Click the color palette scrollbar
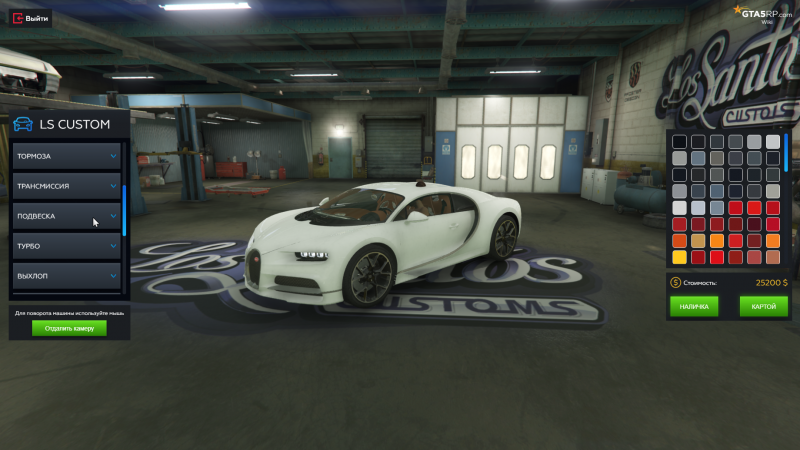The image size is (800, 450). (786, 153)
